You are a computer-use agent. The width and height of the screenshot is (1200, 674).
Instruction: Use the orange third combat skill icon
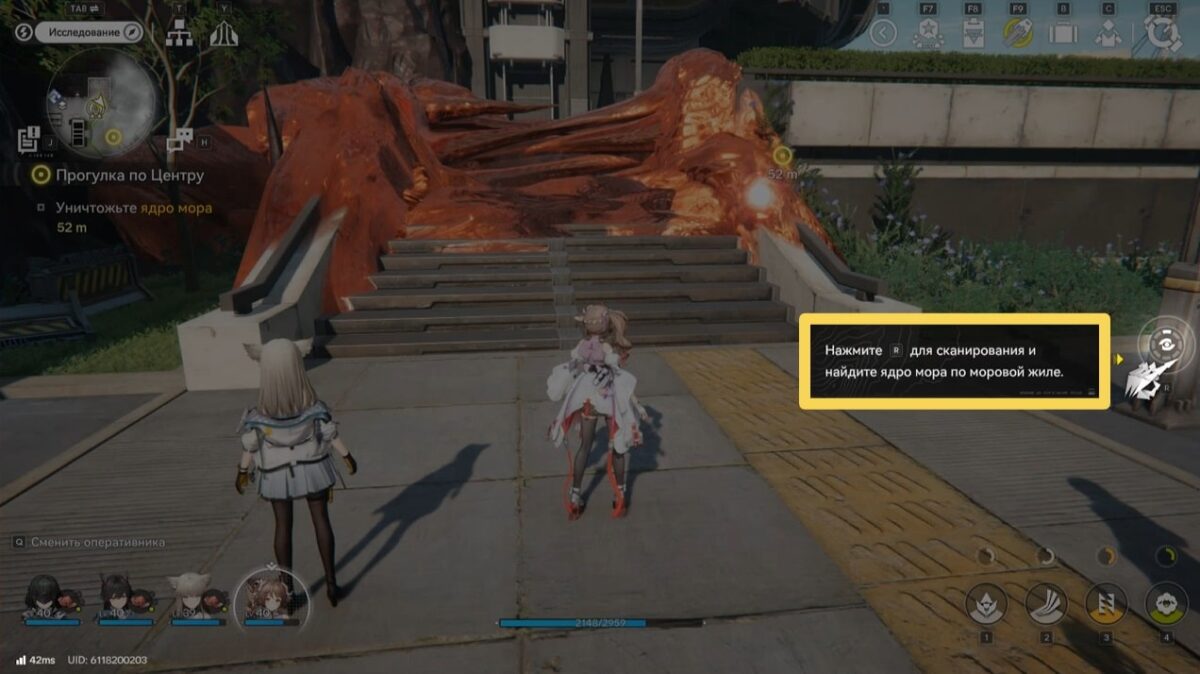1106,603
